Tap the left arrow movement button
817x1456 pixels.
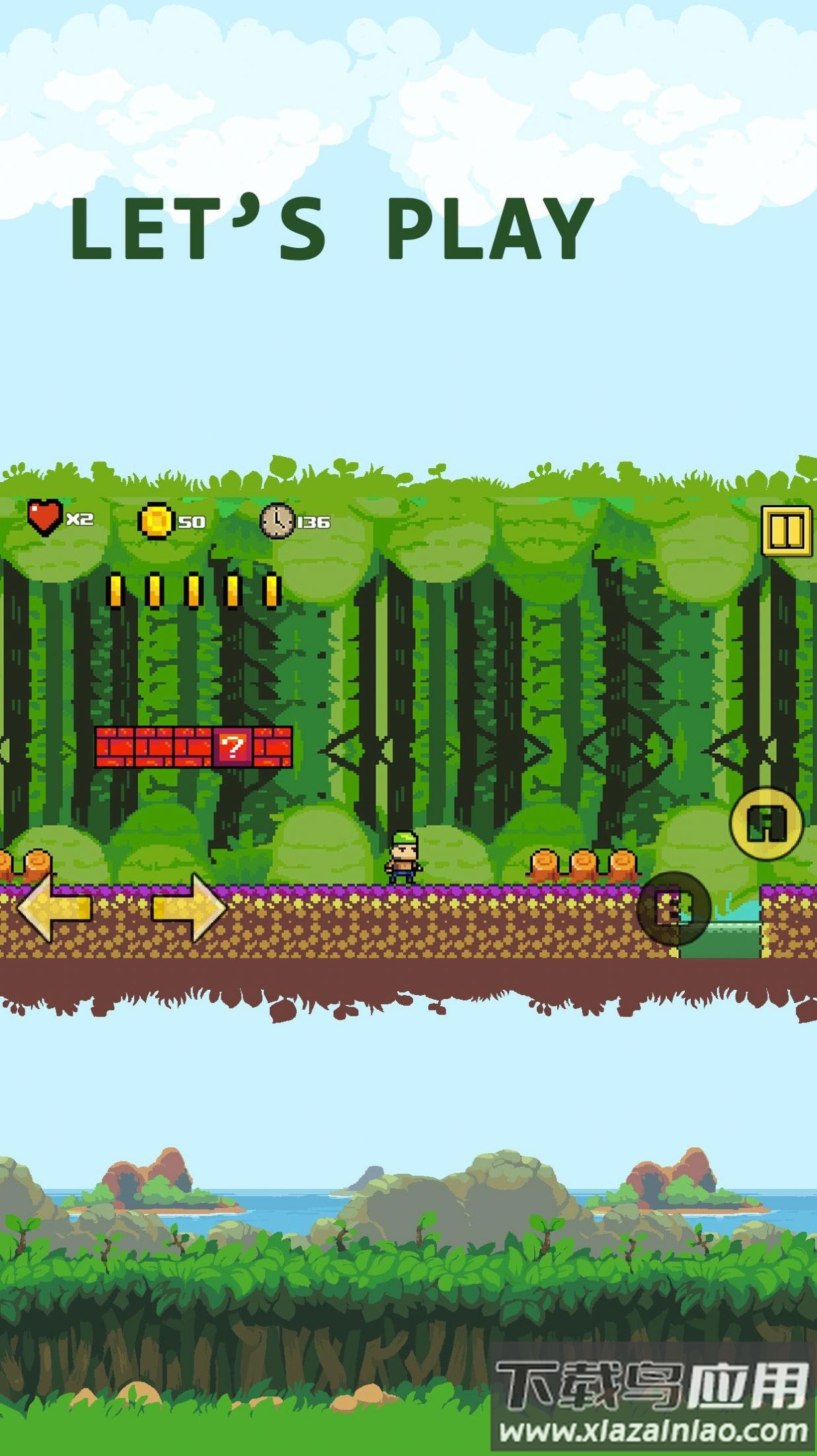[54, 907]
